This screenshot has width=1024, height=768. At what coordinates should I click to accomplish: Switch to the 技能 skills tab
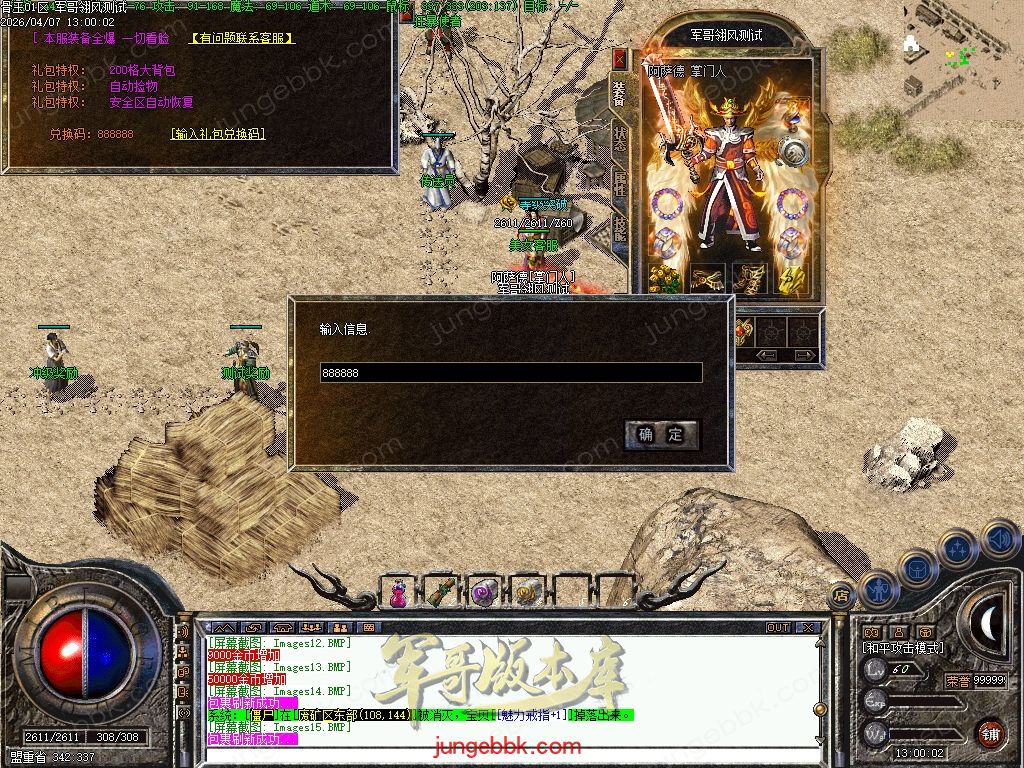620,231
